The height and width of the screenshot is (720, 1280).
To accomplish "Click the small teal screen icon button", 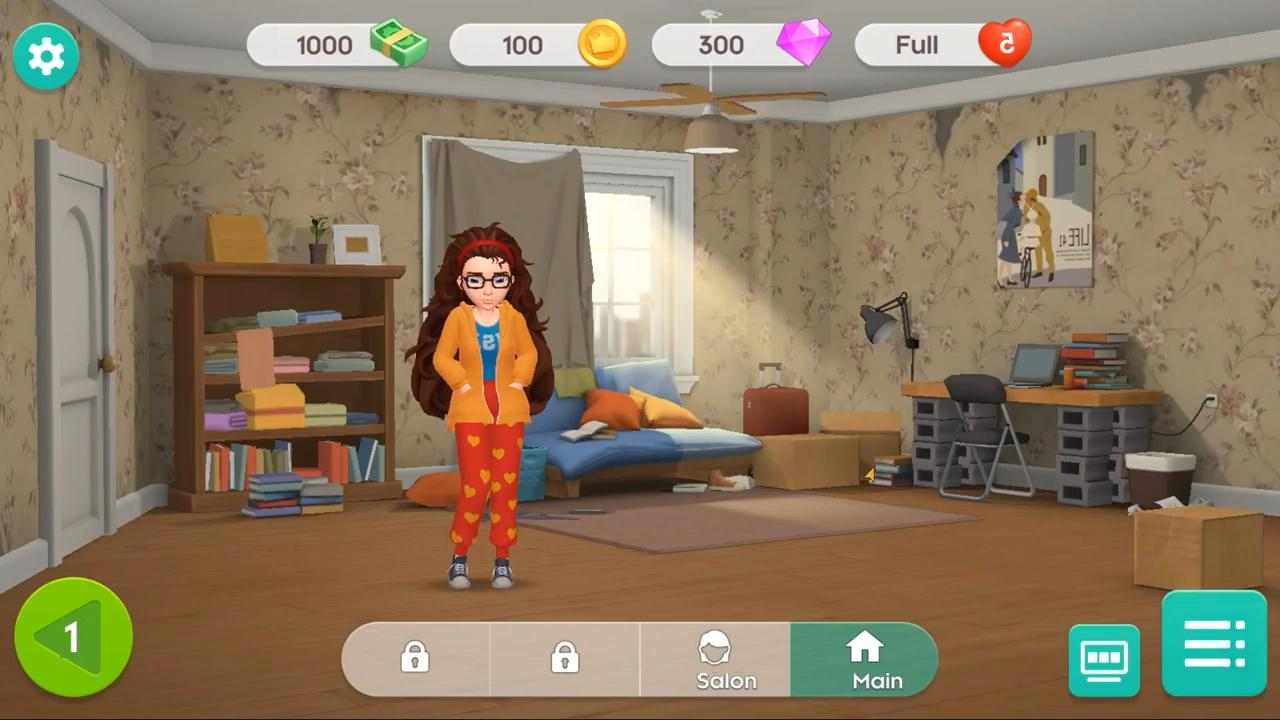I will [x=1104, y=660].
